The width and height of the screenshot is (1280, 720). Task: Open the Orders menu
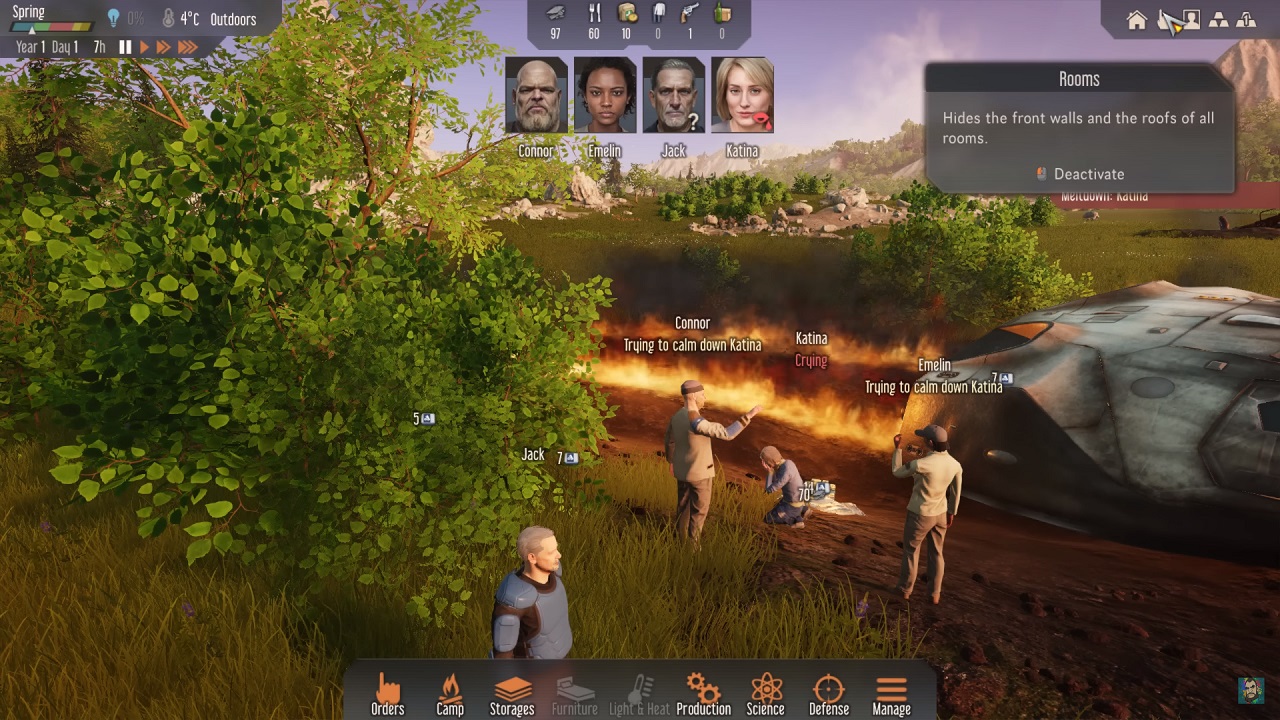click(387, 694)
